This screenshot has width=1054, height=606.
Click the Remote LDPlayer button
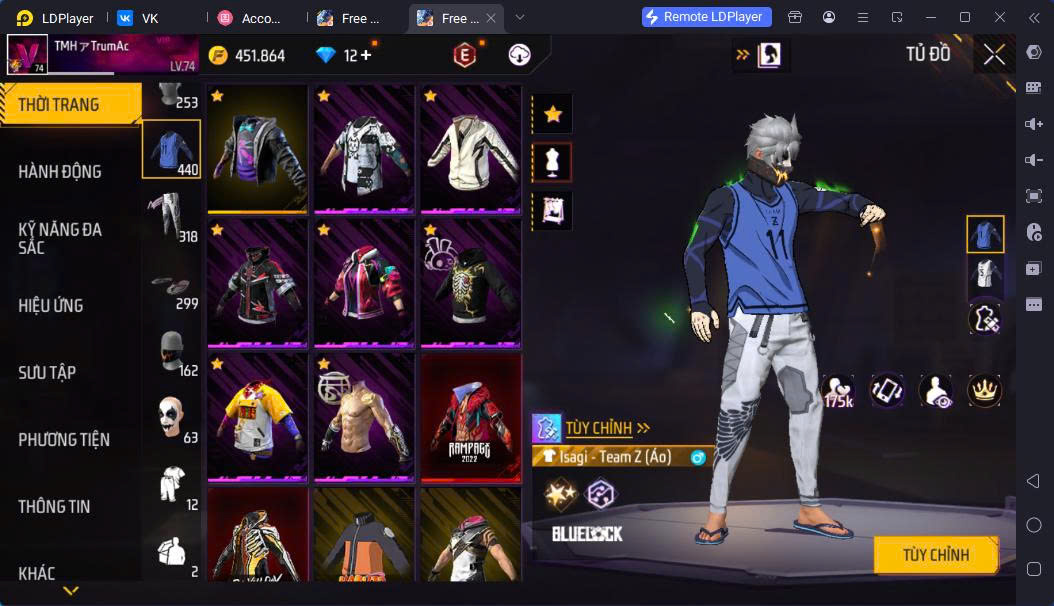[707, 17]
